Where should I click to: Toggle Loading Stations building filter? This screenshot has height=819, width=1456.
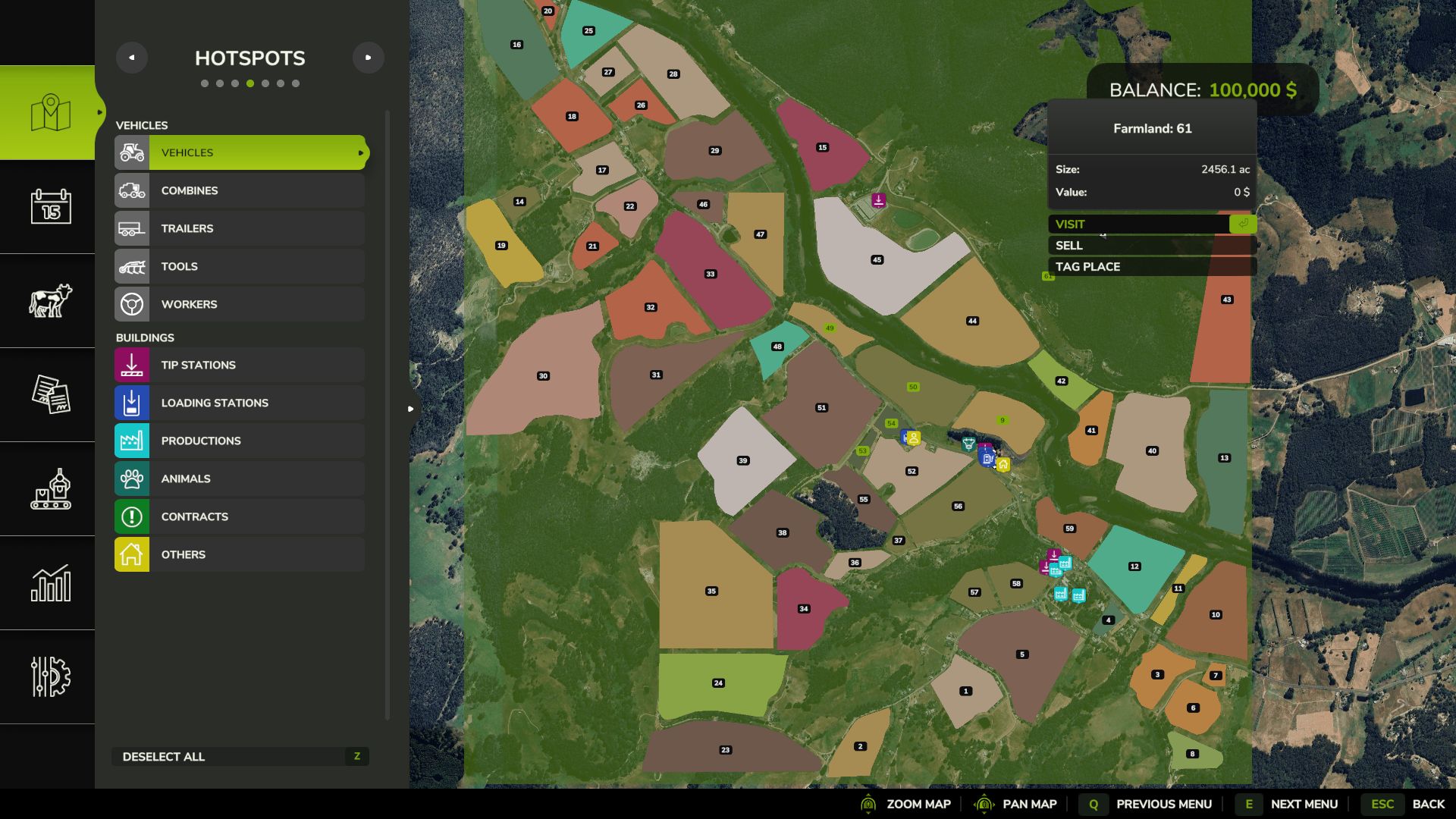[x=240, y=403]
